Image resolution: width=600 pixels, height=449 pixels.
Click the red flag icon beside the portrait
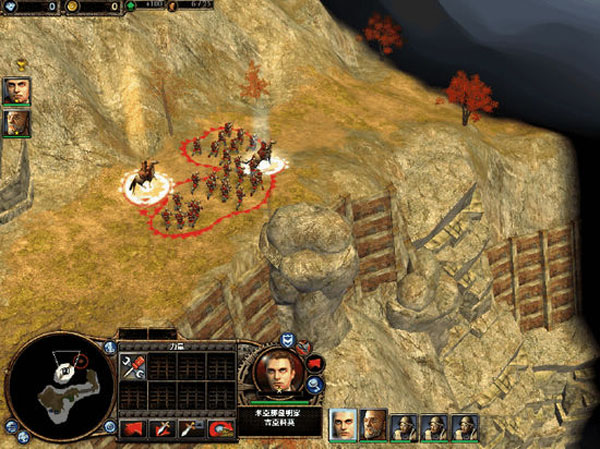pyautogui.click(x=314, y=362)
